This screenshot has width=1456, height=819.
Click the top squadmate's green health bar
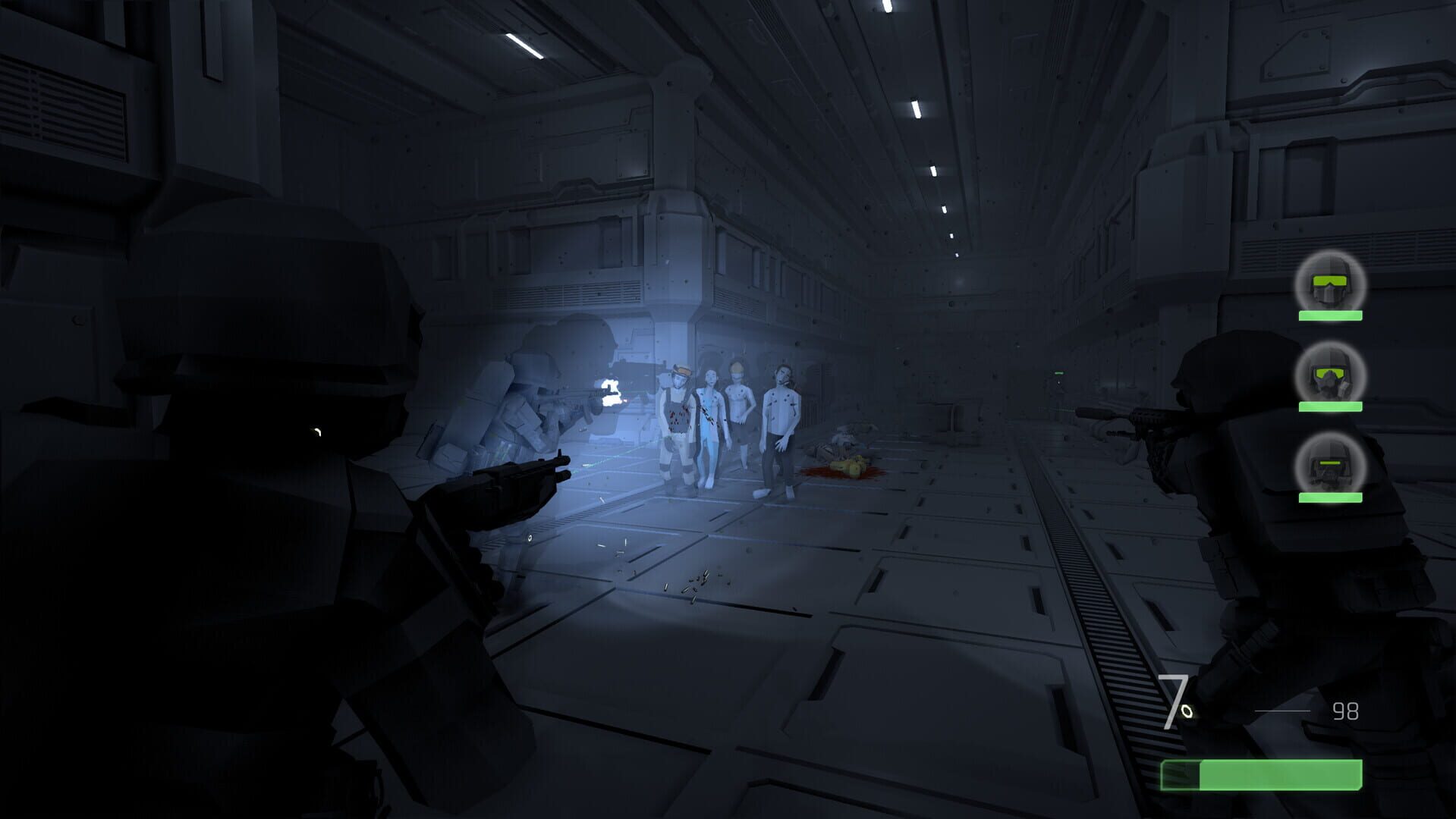tap(1329, 316)
